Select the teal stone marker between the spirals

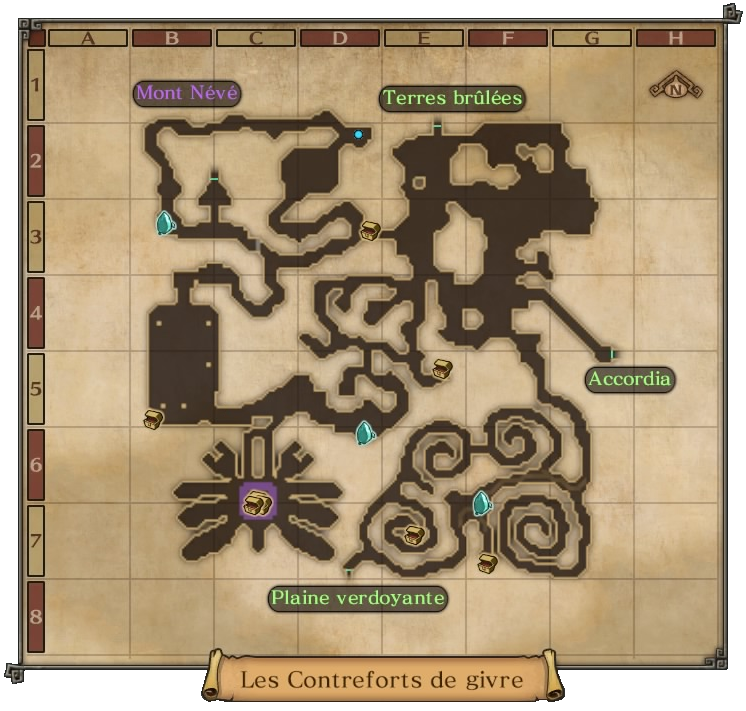coord(482,503)
